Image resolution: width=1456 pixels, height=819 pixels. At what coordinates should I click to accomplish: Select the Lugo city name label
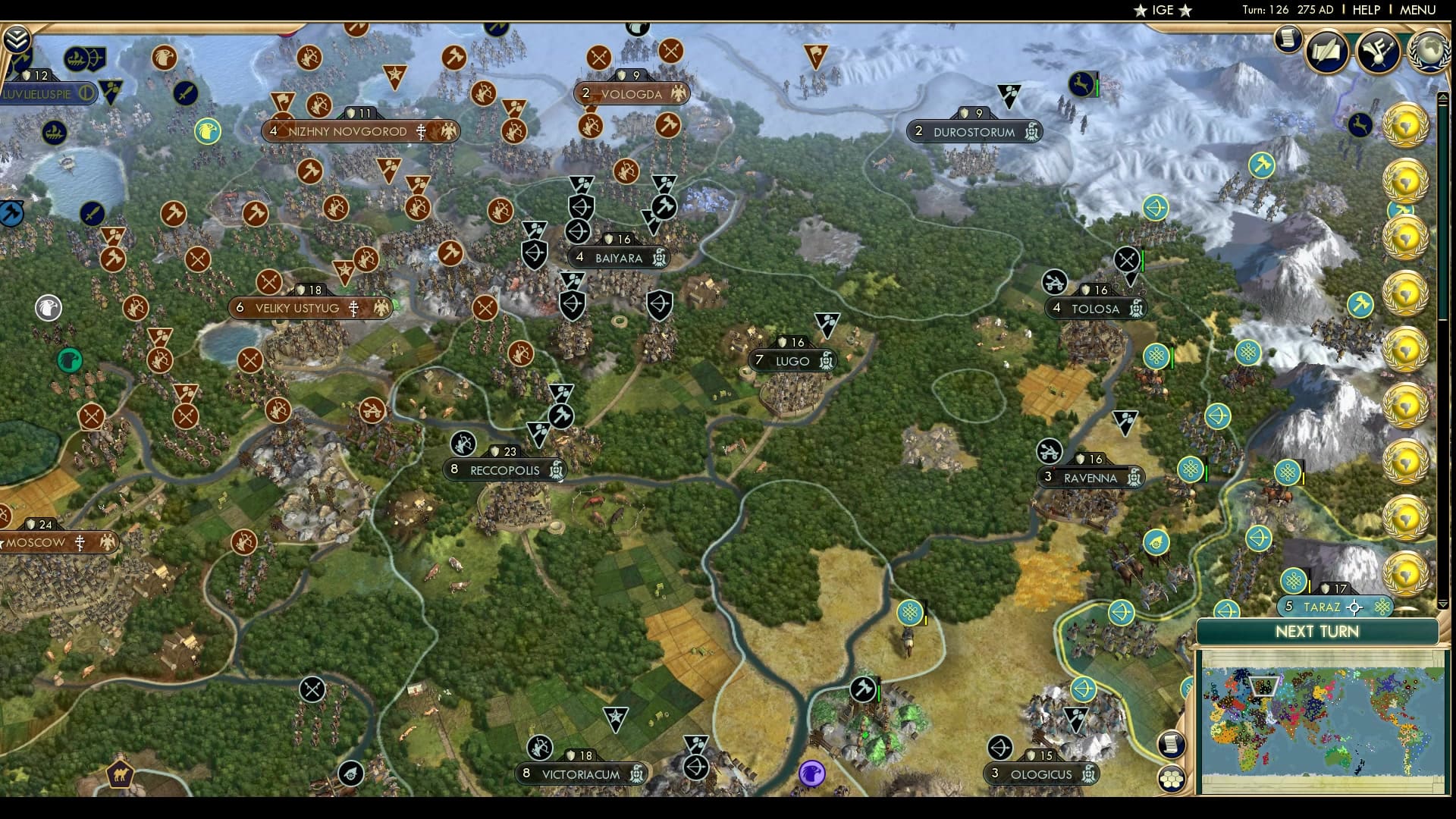[x=792, y=360]
